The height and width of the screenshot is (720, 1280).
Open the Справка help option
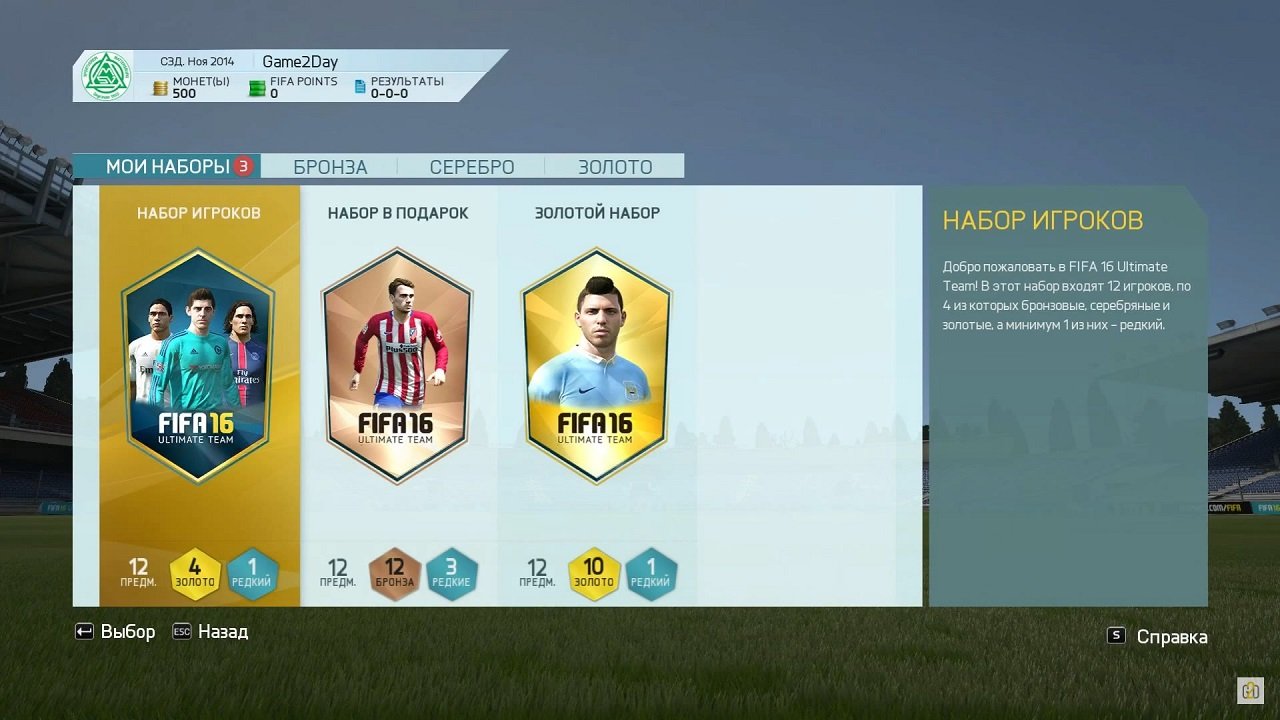click(x=1172, y=636)
